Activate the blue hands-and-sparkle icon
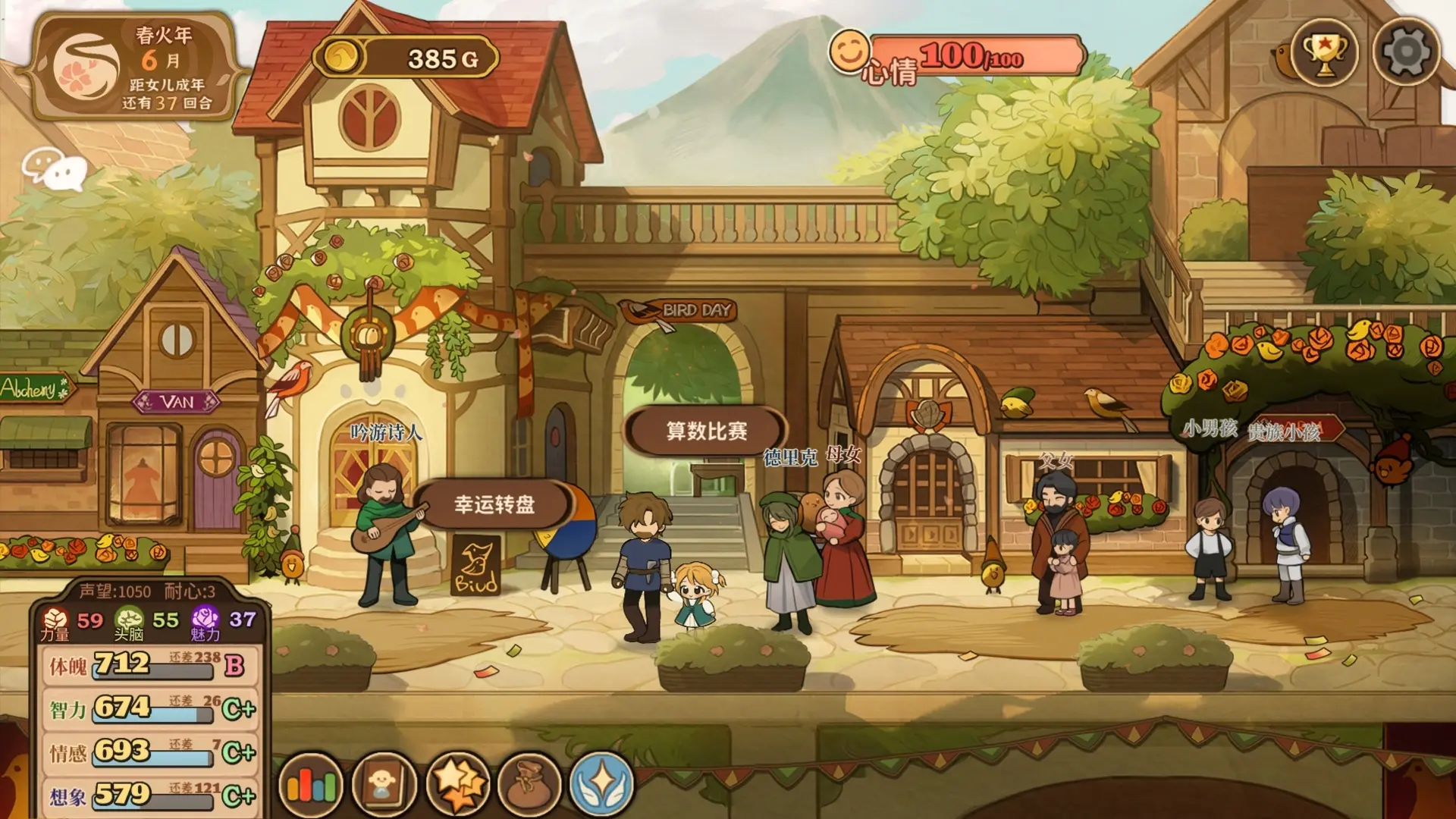Screen dimensions: 1456x819 click(601, 785)
